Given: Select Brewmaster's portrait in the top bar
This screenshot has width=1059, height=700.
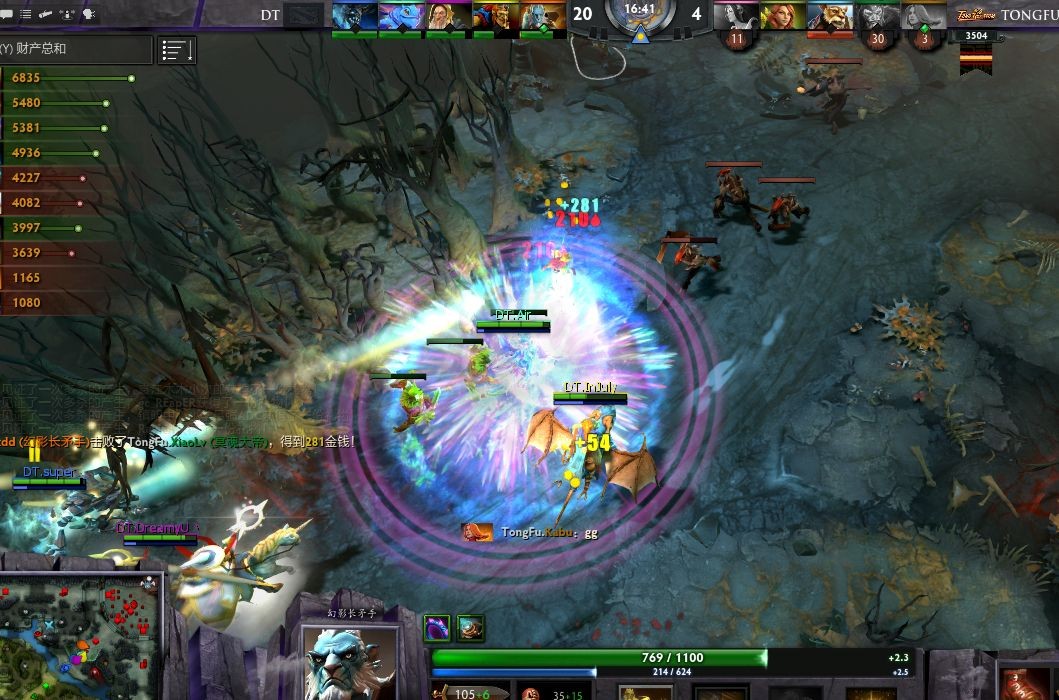Looking at the screenshot, I should coord(831,16).
